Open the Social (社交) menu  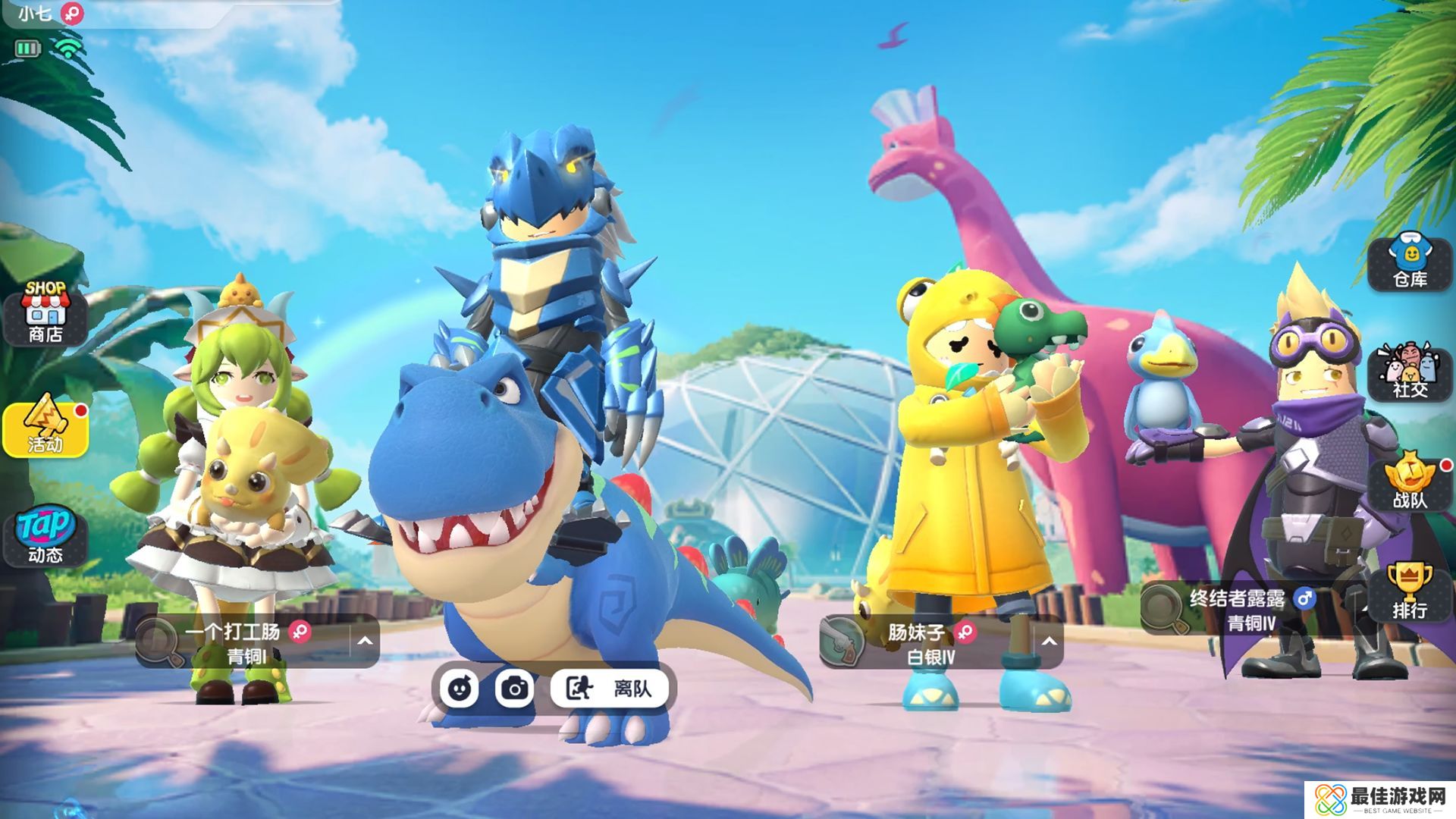[1410, 372]
